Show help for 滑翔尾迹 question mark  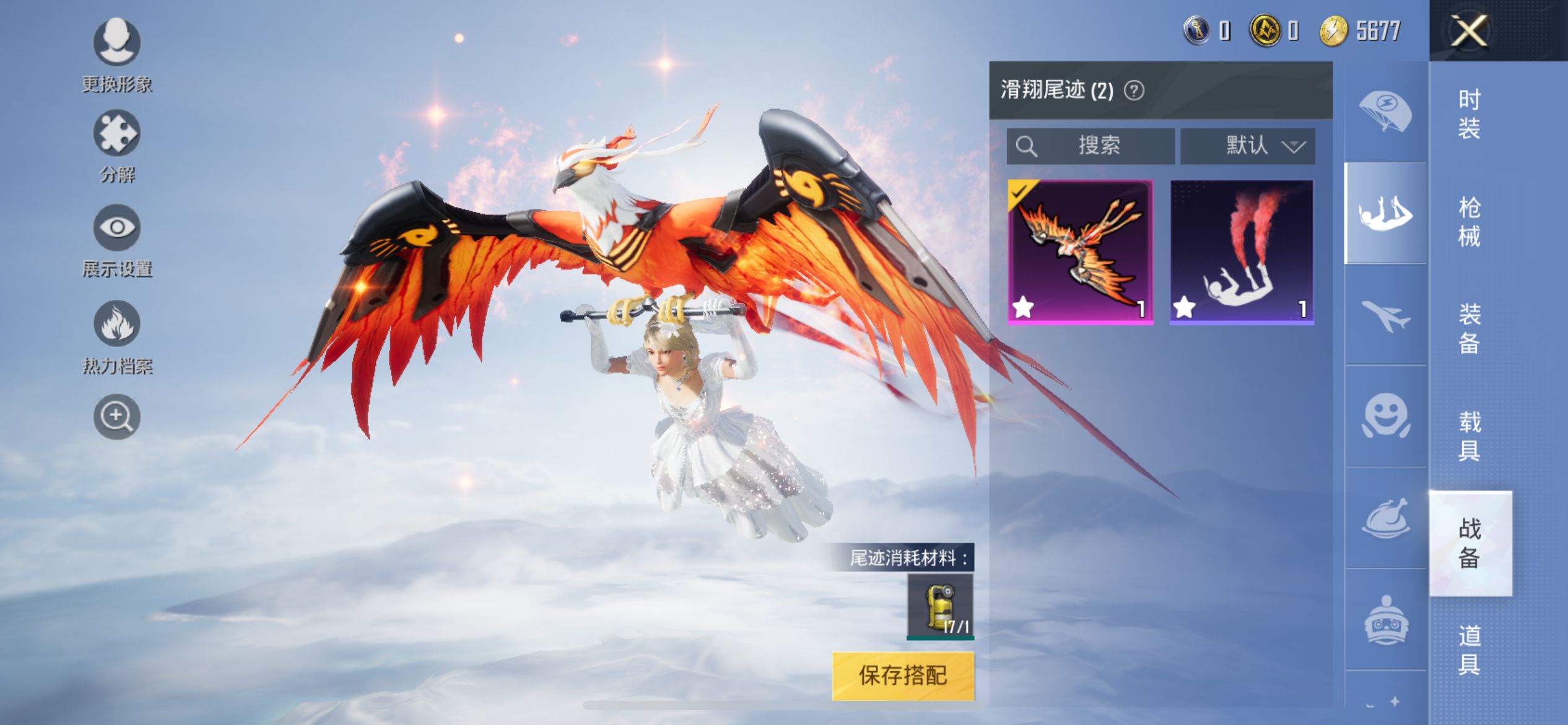tap(1134, 90)
